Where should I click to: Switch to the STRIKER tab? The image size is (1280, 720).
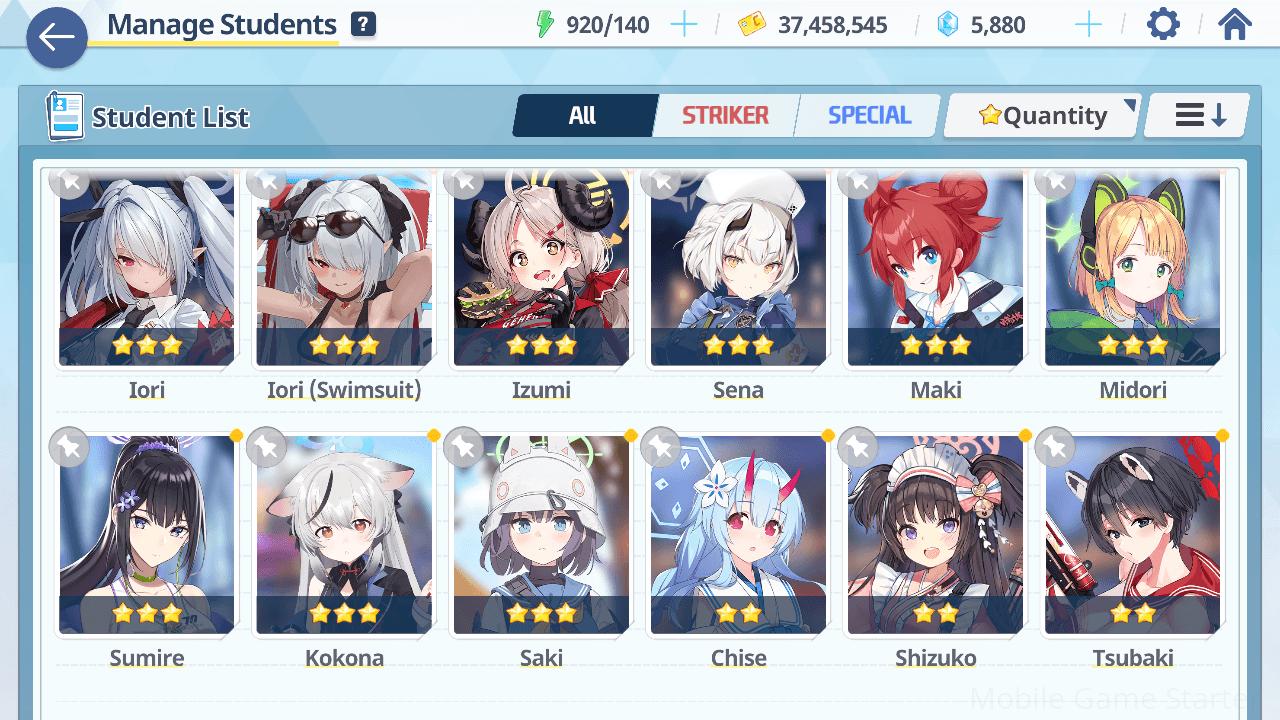tap(725, 116)
